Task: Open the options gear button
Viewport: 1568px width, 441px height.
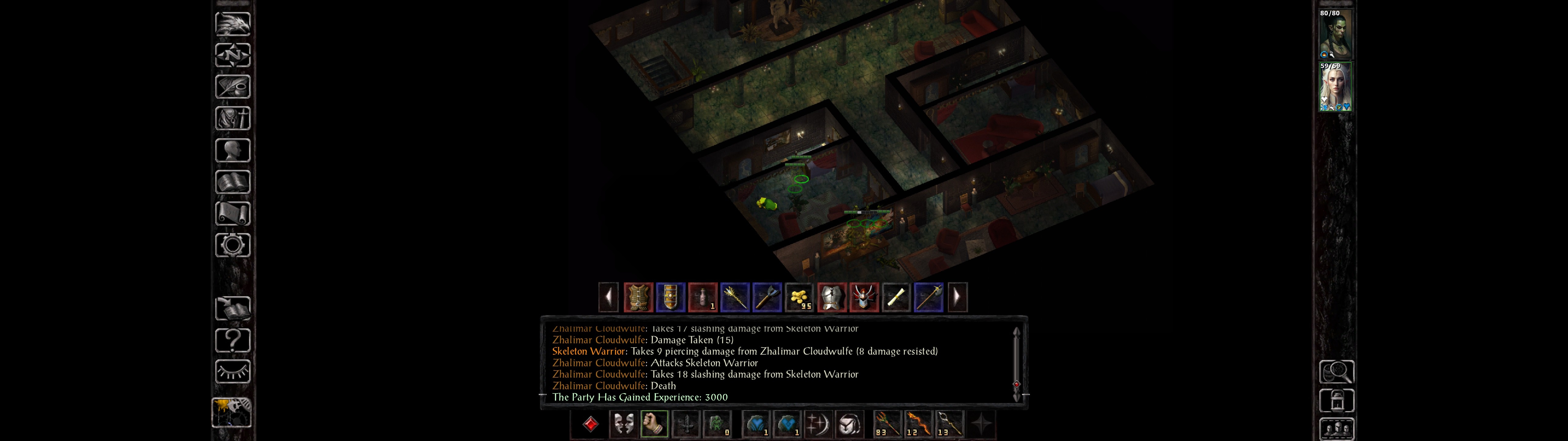Action: click(x=232, y=245)
